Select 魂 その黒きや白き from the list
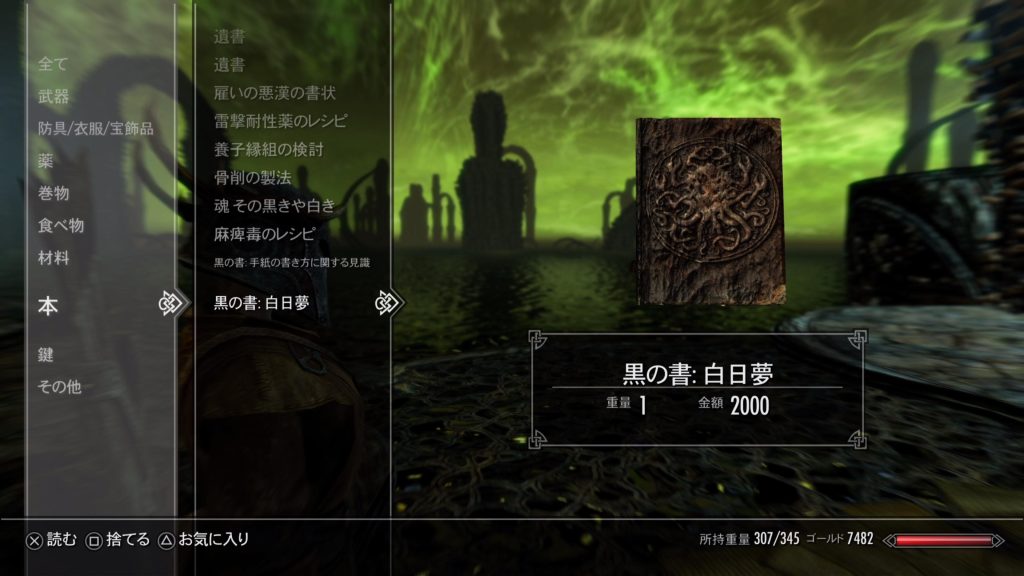The width and height of the screenshot is (1024, 576). coord(274,206)
